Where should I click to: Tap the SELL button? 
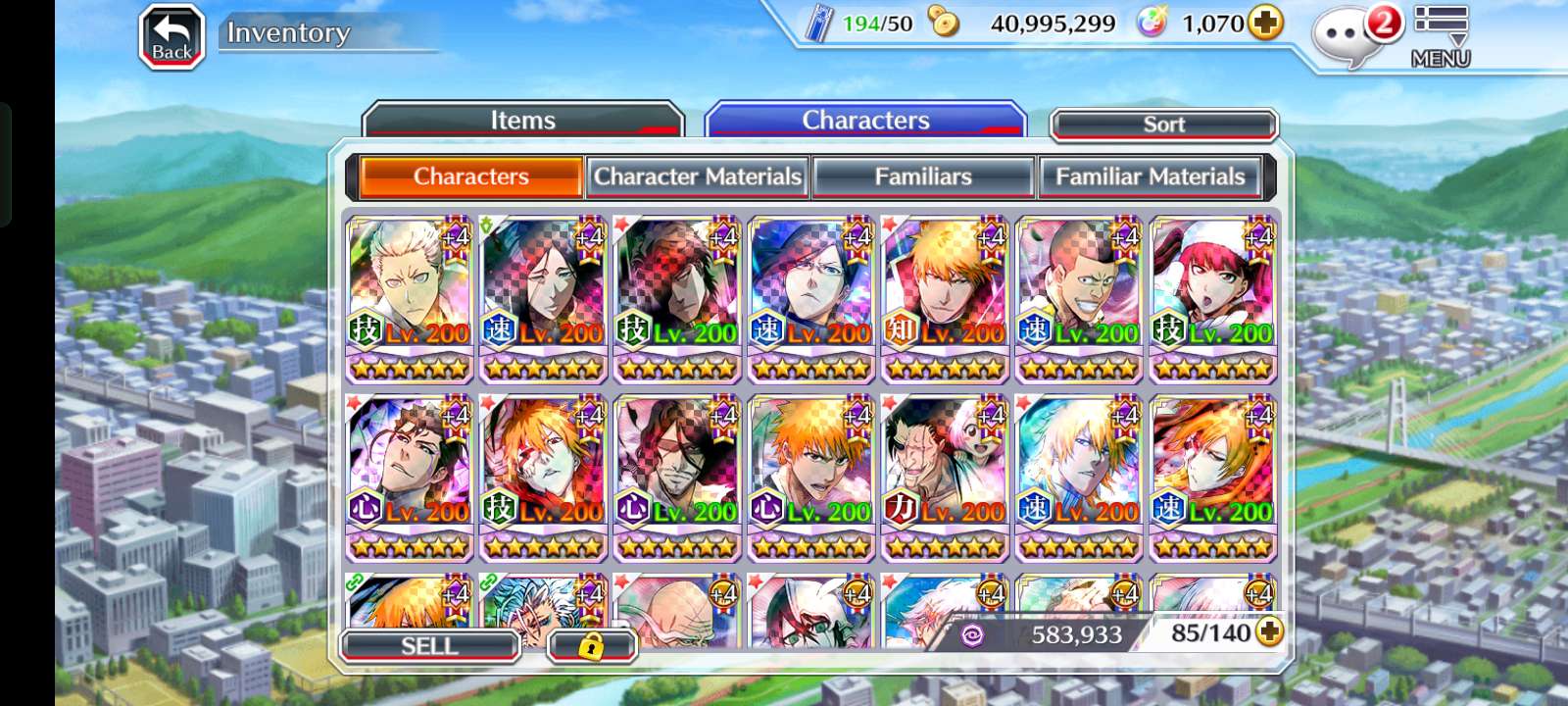(x=429, y=646)
